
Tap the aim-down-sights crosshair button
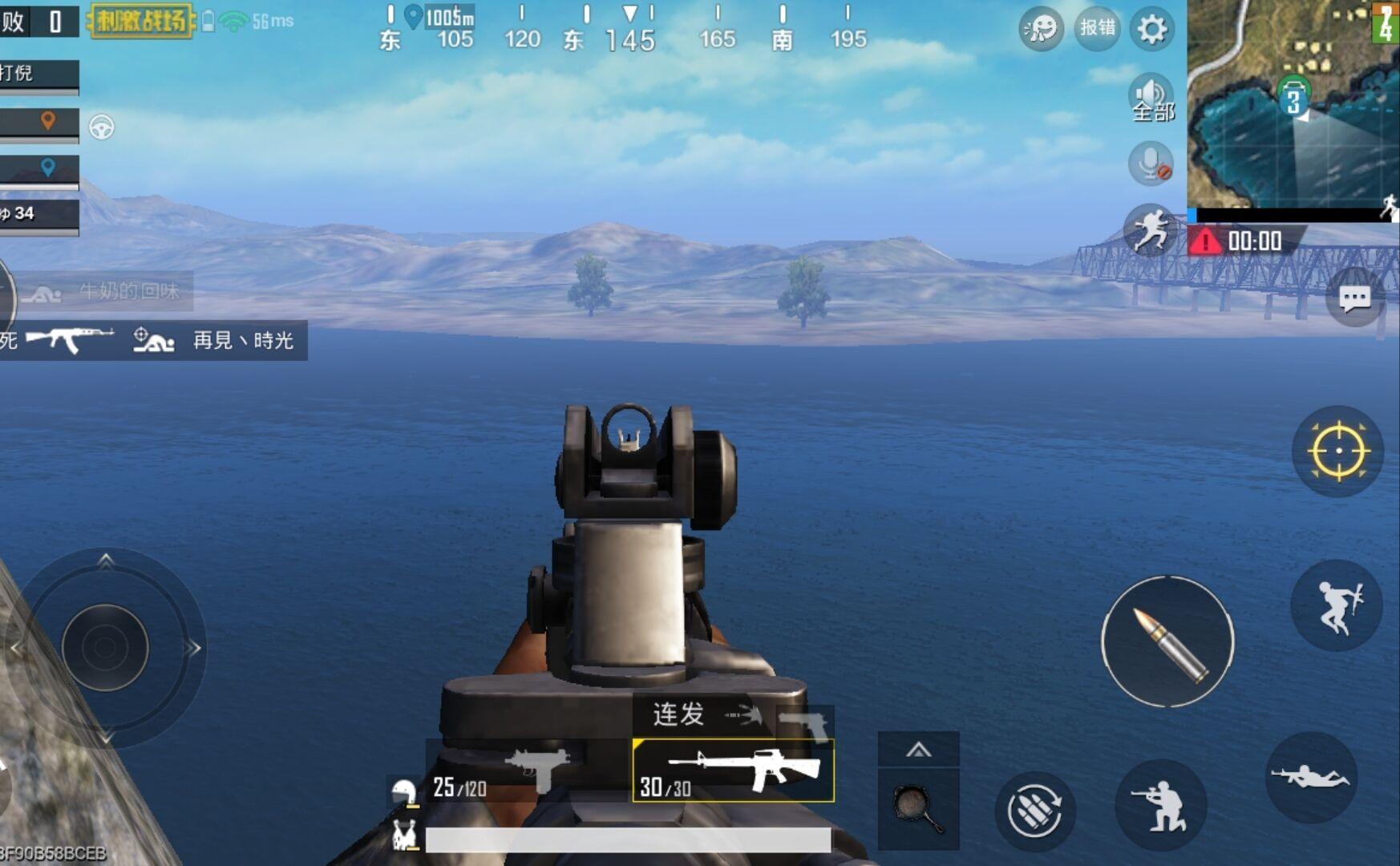[1338, 451]
